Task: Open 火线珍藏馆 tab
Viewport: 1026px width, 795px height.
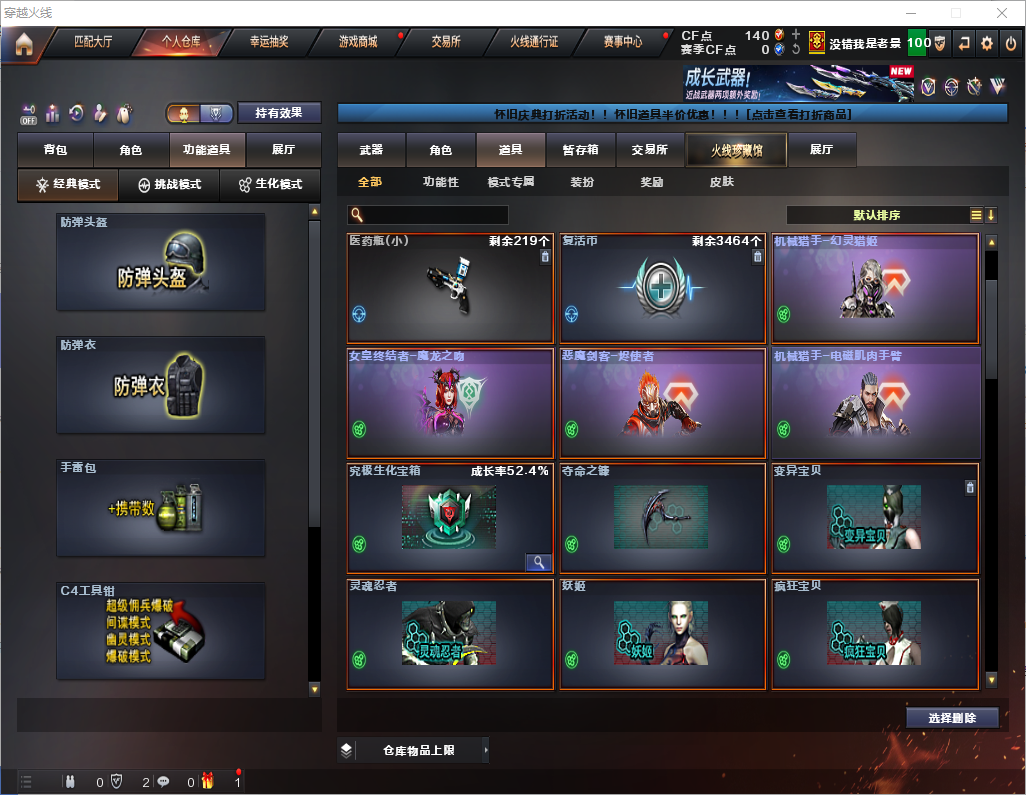Action: pyautogui.click(x=736, y=150)
